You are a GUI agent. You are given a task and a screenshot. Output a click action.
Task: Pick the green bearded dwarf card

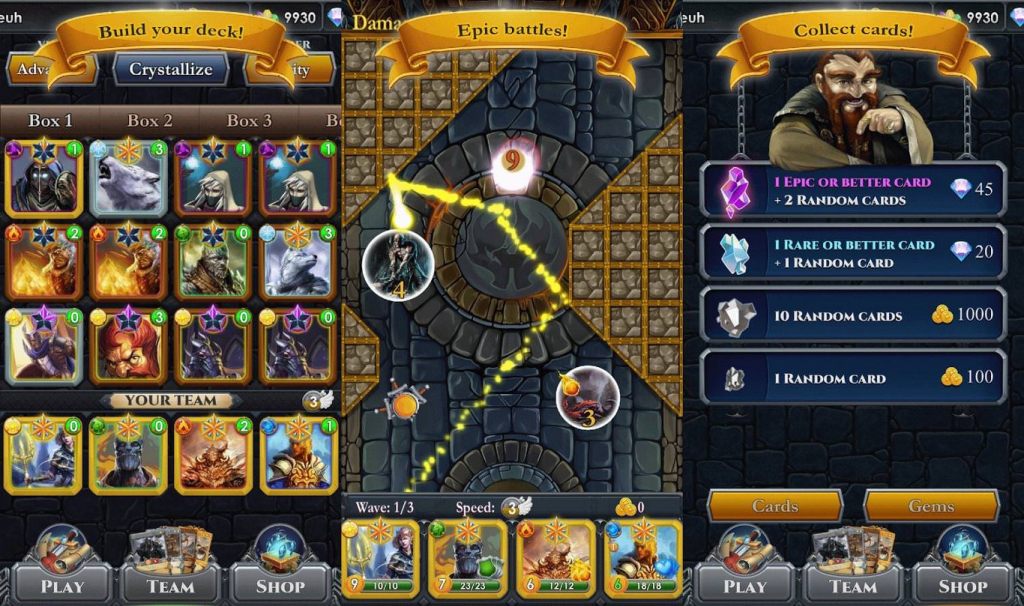(212, 262)
